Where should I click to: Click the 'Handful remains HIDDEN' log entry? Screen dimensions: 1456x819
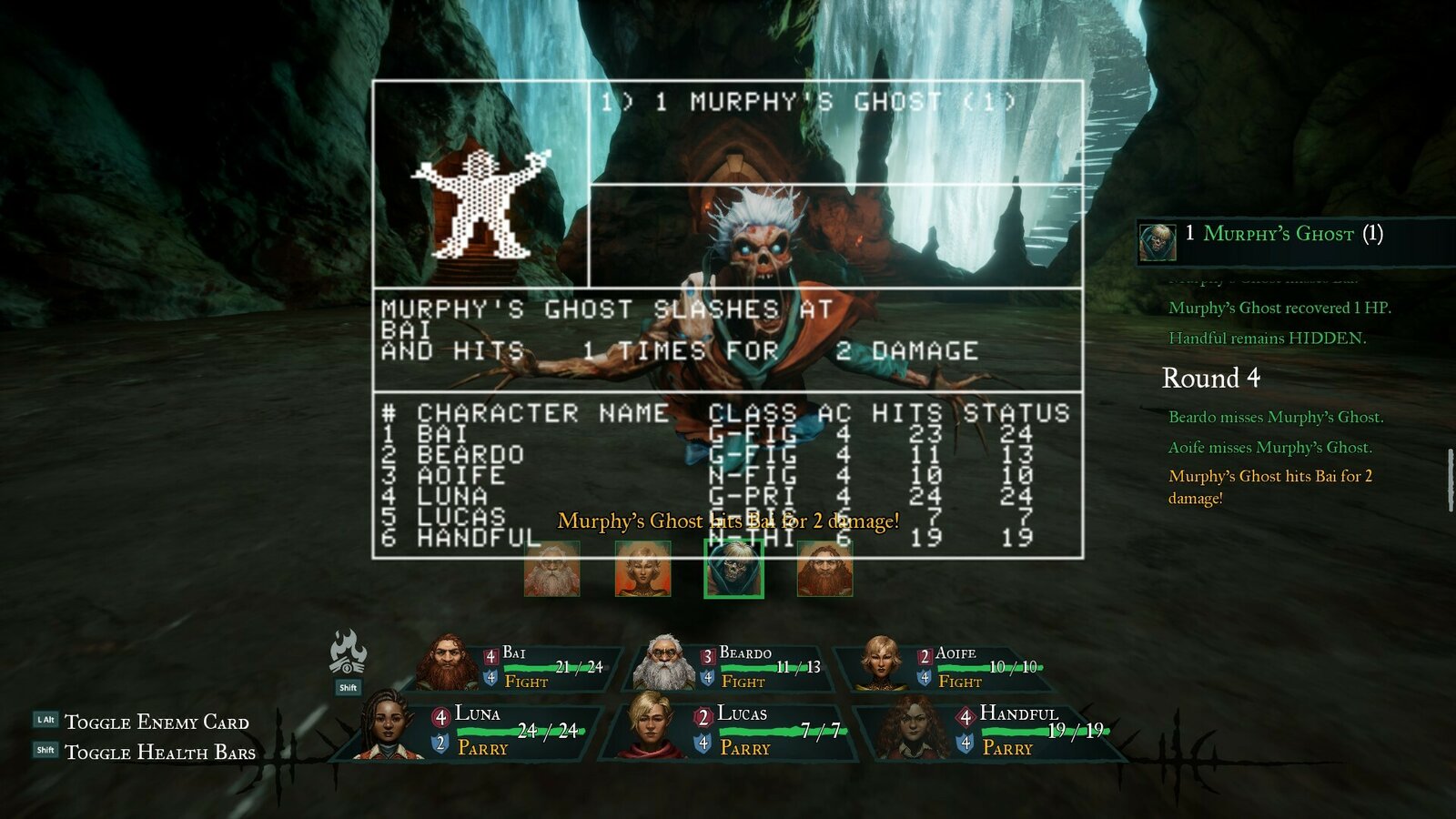(x=1268, y=339)
